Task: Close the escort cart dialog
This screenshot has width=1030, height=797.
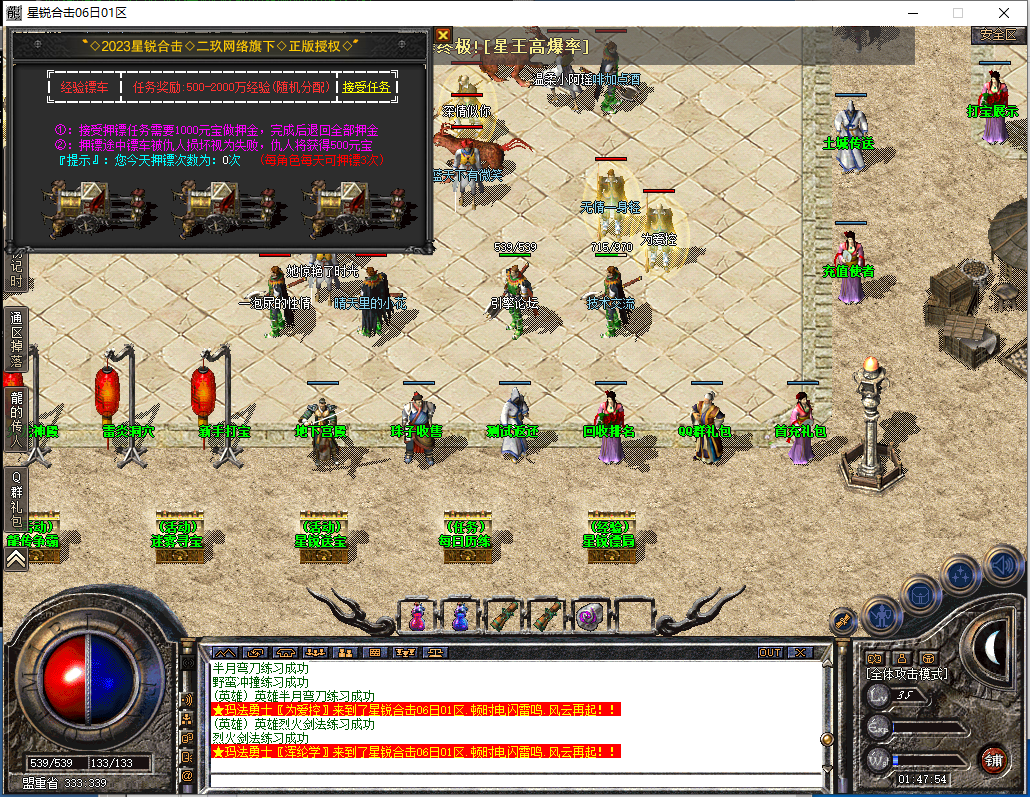Action: click(x=443, y=35)
